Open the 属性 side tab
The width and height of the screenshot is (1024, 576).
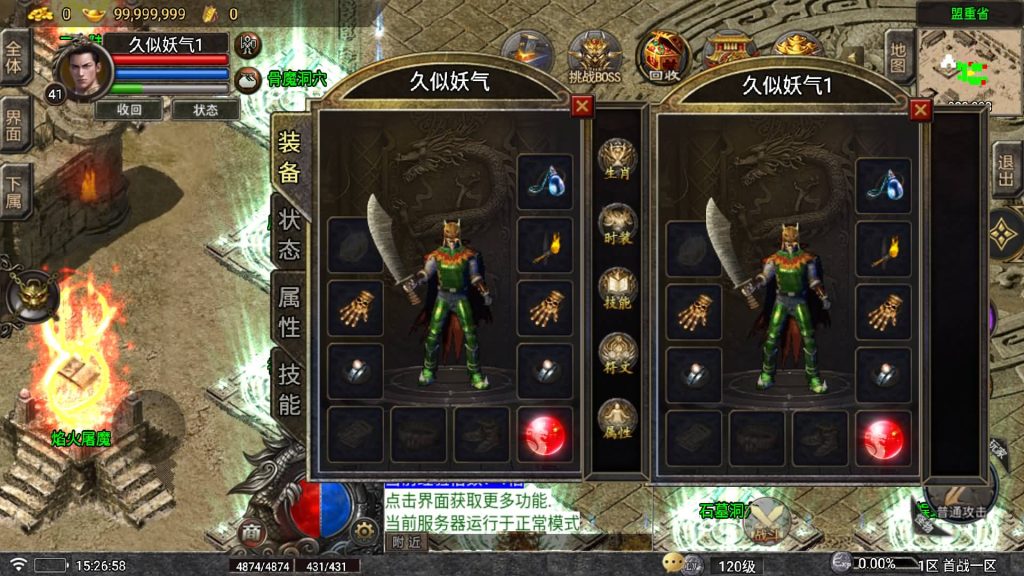point(289,310)
